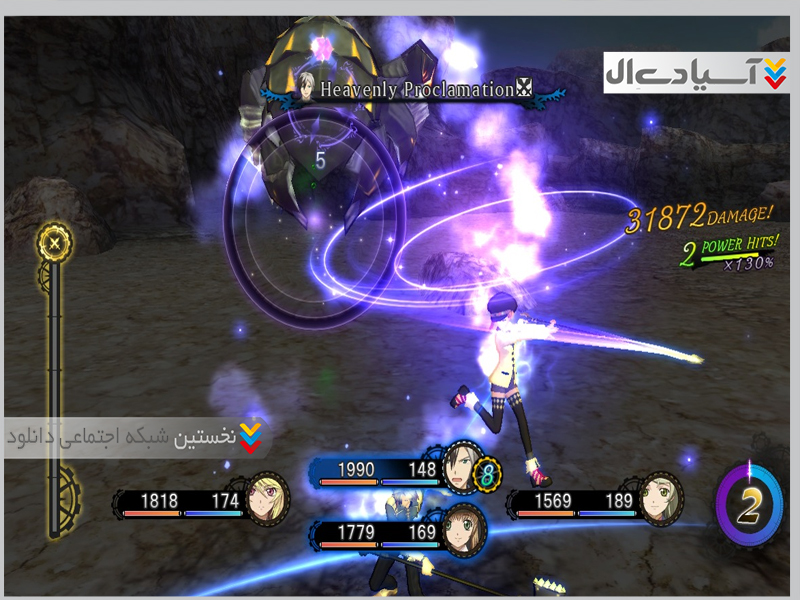Click the golden emblem atop the linked gauge
Screen dimensions: 800x600
55,241
